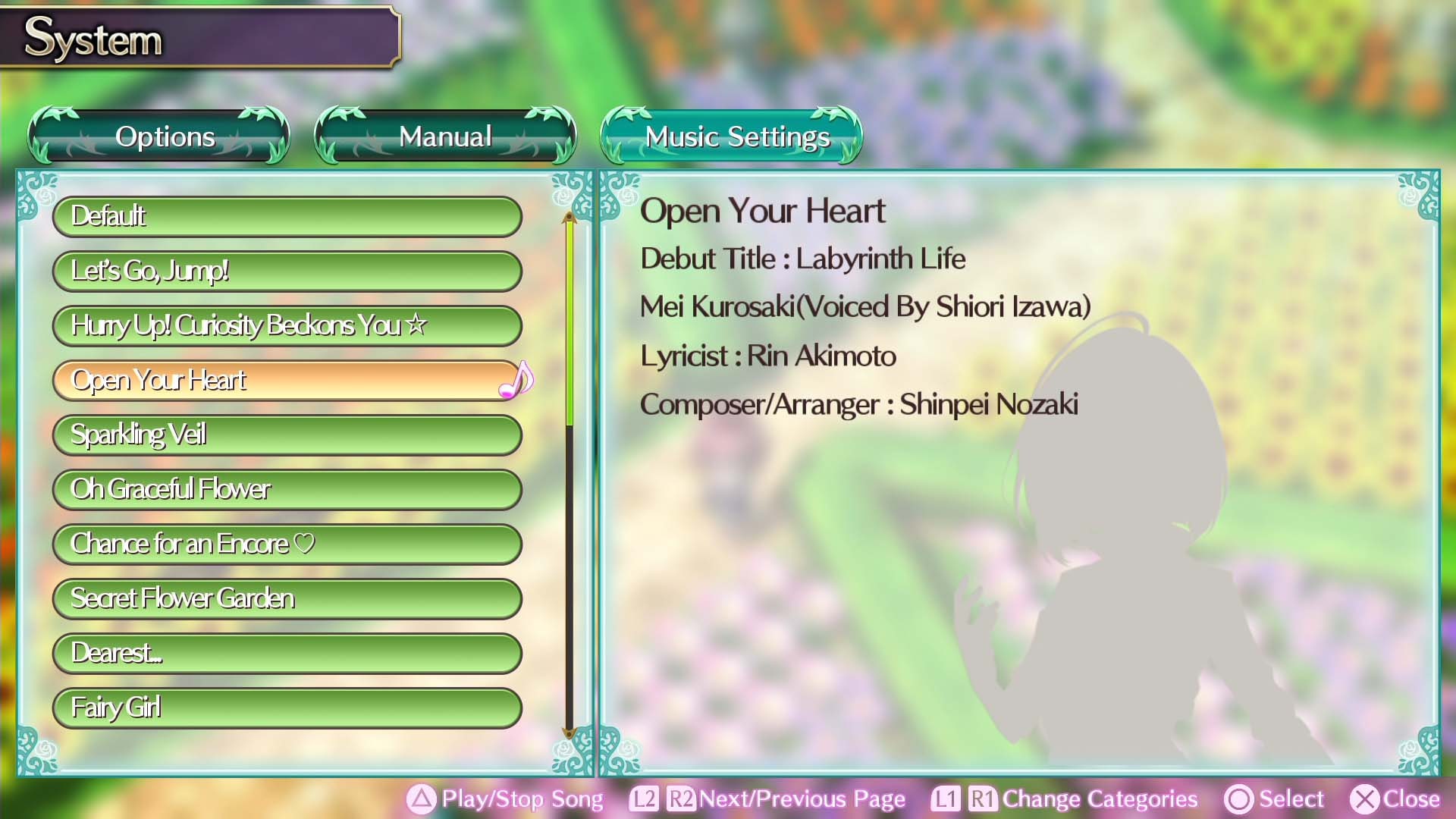Play the song Let's Go, Jump!
The height and width of the screenshot is (819, 1456).
point(286,271)
